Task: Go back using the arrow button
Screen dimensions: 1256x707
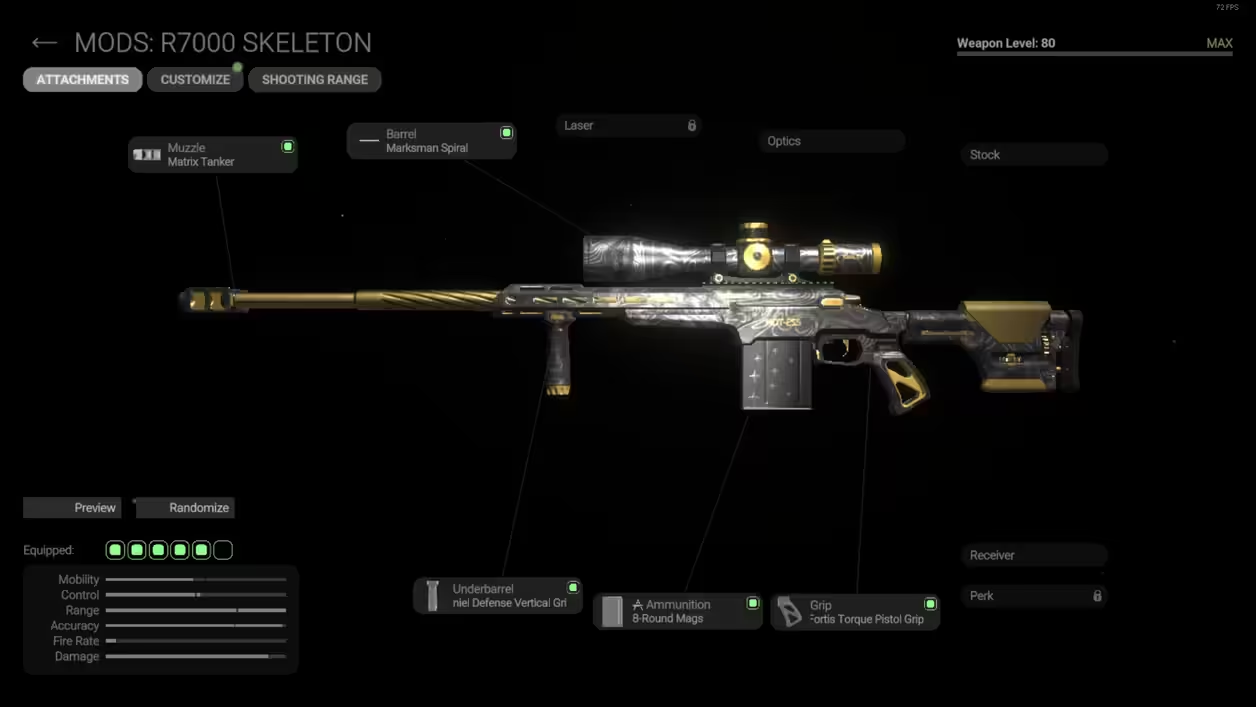Action: 44,43
